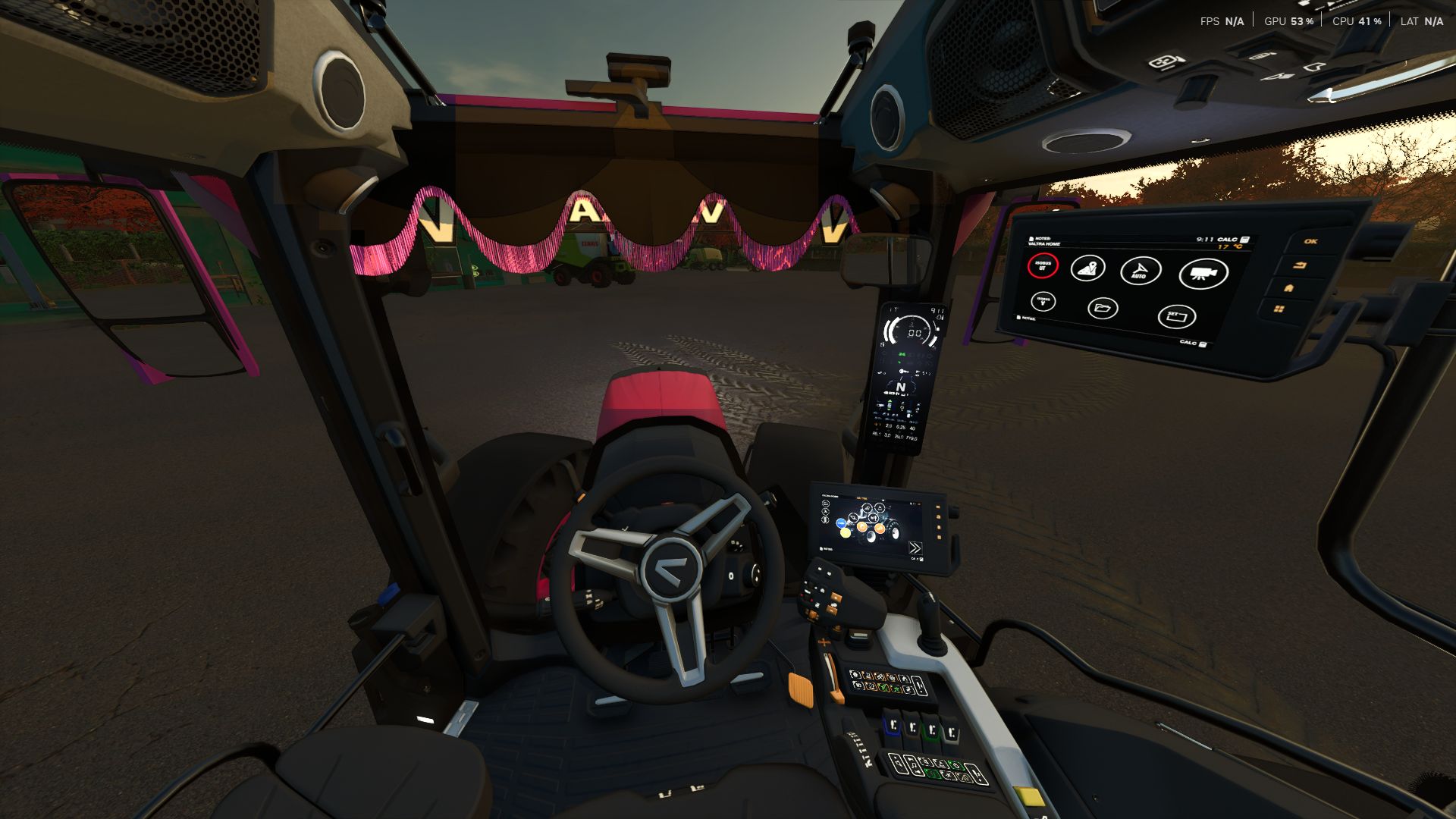Select VALTRA HOME title on the terminal
The image size is (1456, 819).
coord(1046,243)
